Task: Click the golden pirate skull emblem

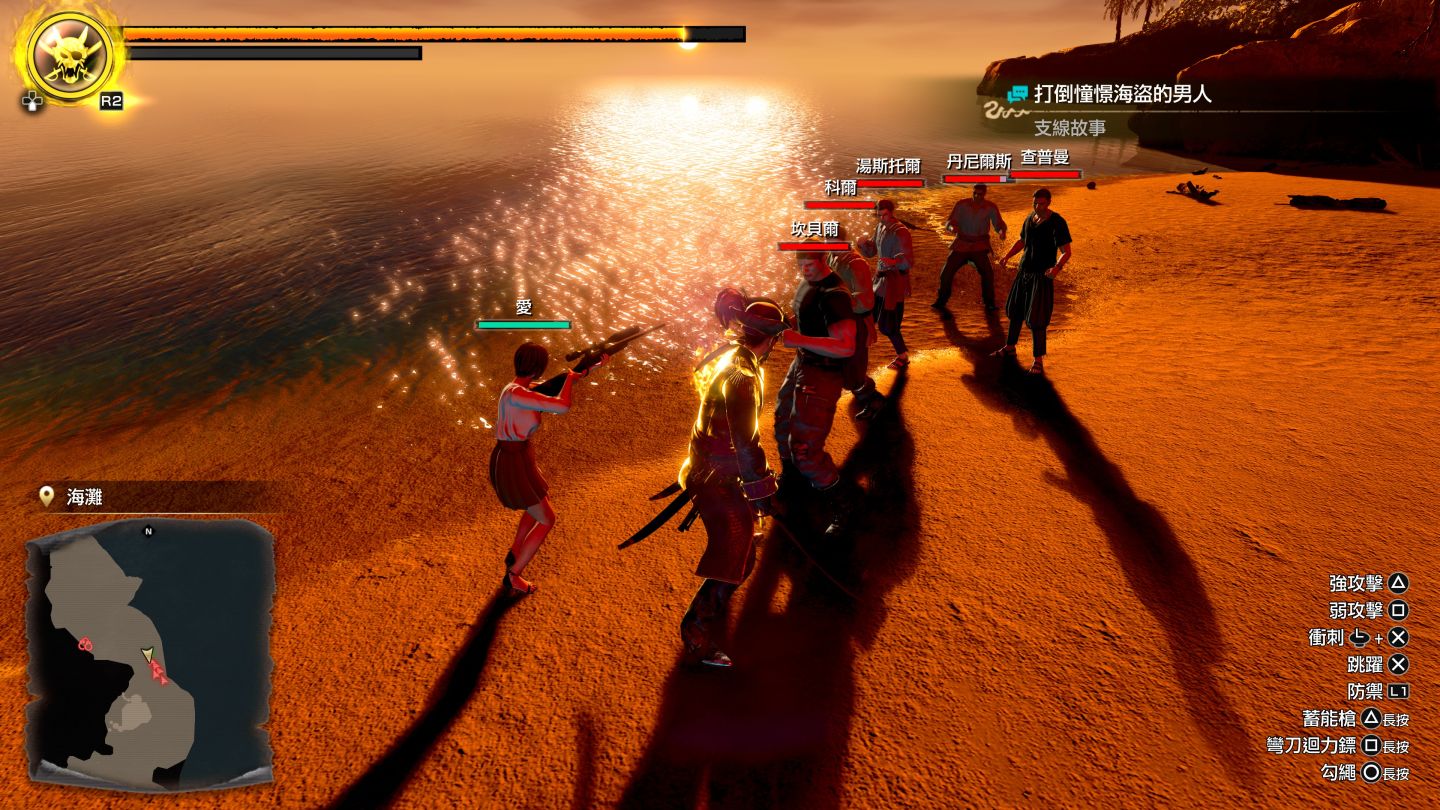Action: [69, 56]
